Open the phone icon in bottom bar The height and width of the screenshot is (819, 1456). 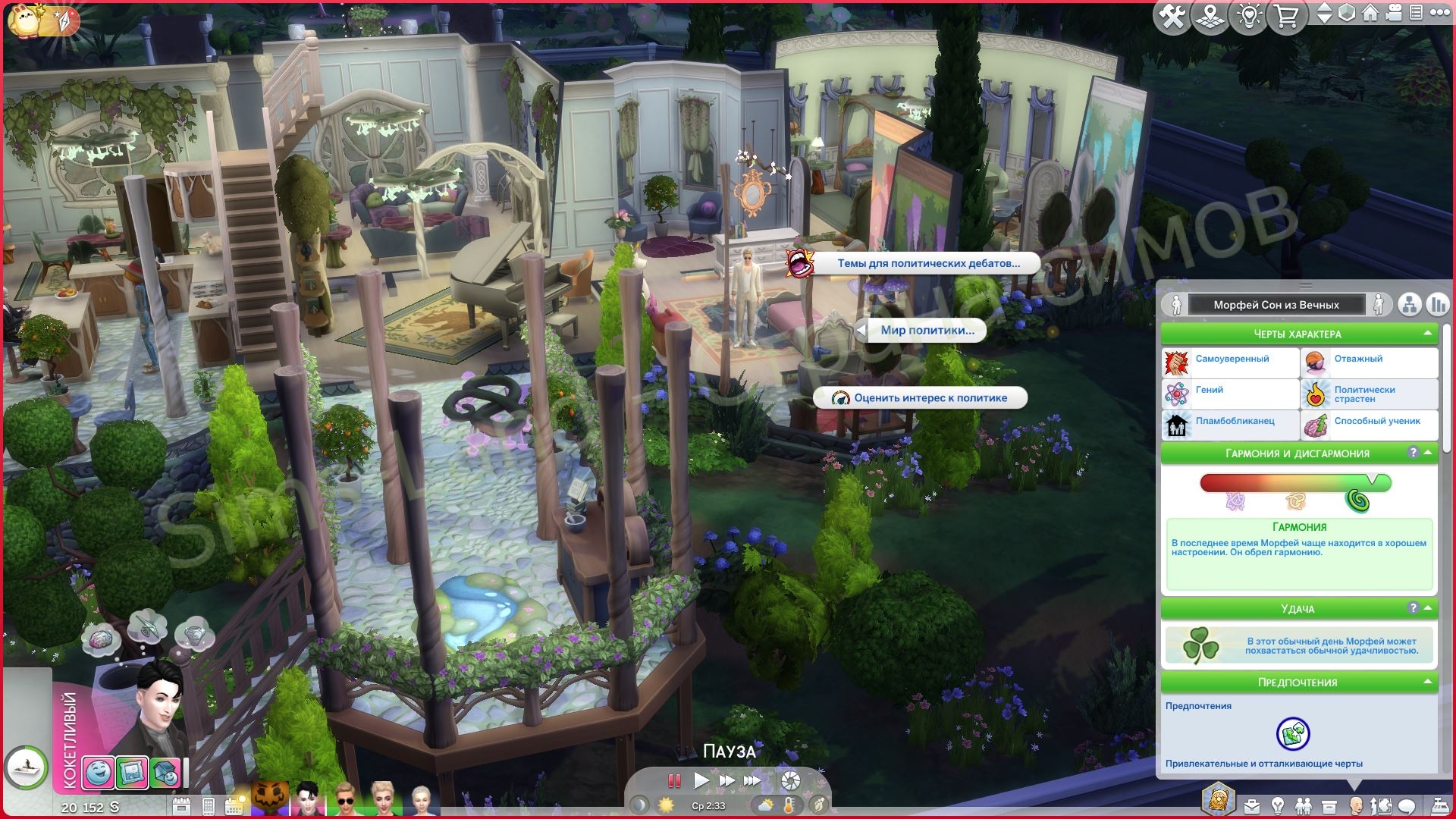209,805
